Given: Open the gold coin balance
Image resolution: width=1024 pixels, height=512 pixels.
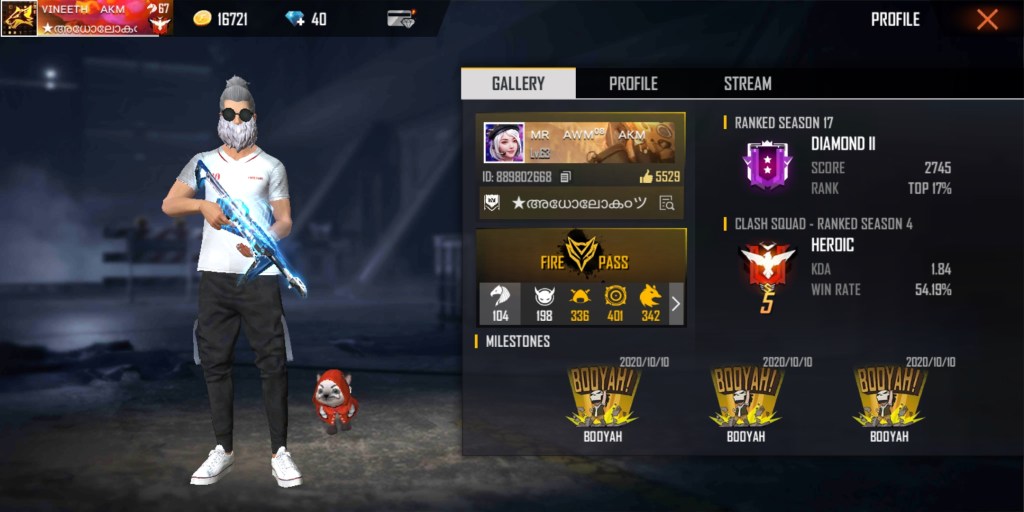Looking at the screenshot, I should point(220,19).
